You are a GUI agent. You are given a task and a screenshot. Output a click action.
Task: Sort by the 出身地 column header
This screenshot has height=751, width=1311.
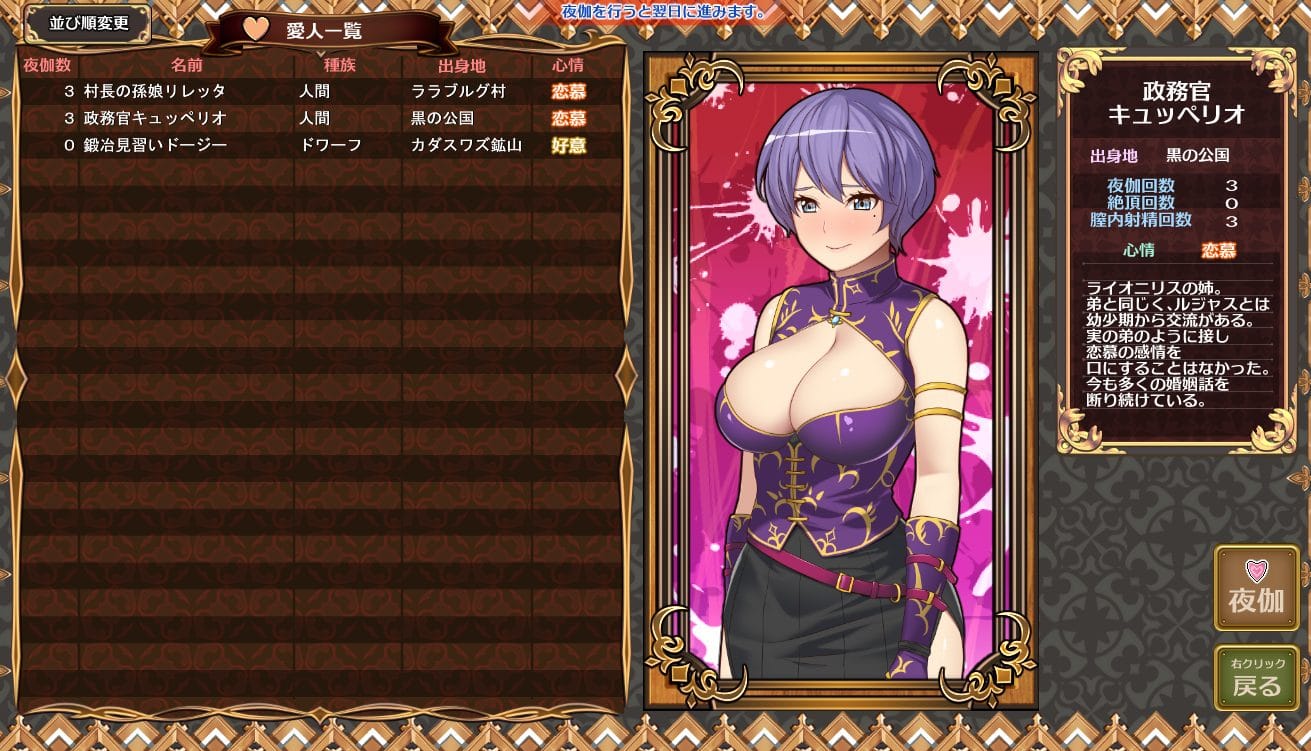(x=461, y=66)
